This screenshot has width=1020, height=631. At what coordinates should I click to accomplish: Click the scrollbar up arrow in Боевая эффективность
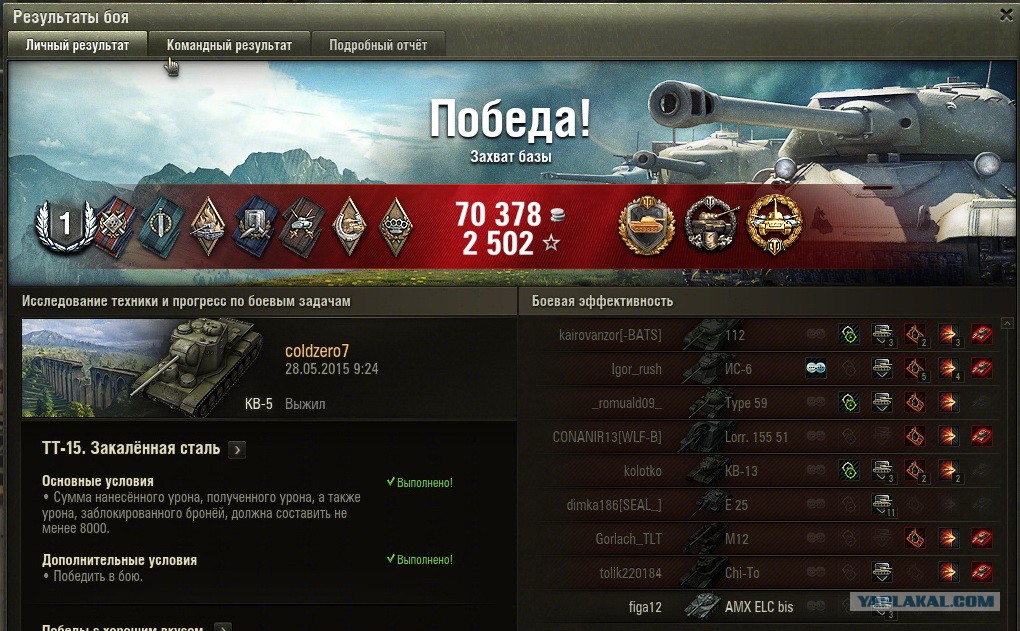point(1007,323)
